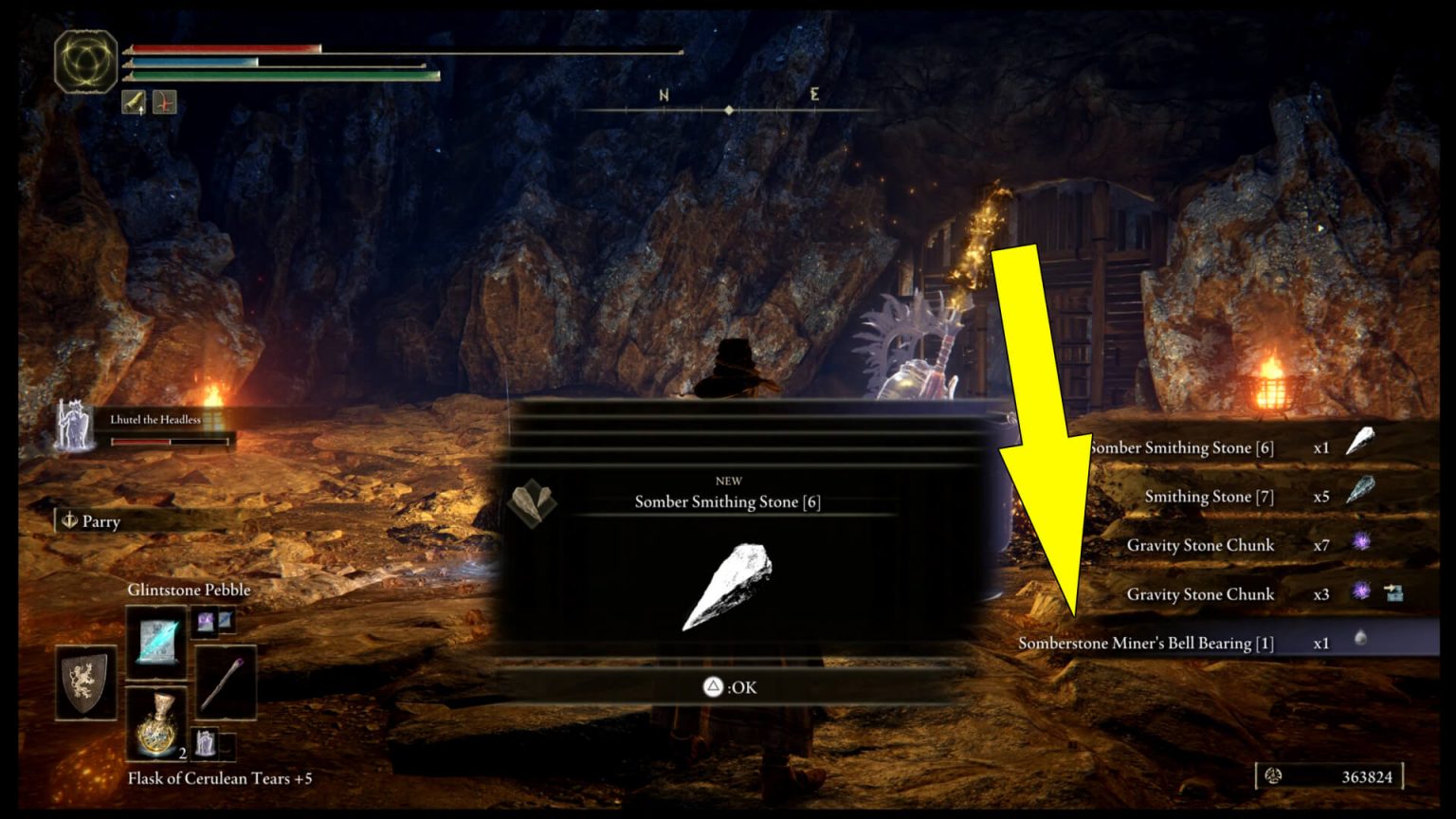This screenshot has height=819, width=1456.
Task: Select the red talisman quick-slot icon
Action: pyautogui.click(x=163, y=102)
